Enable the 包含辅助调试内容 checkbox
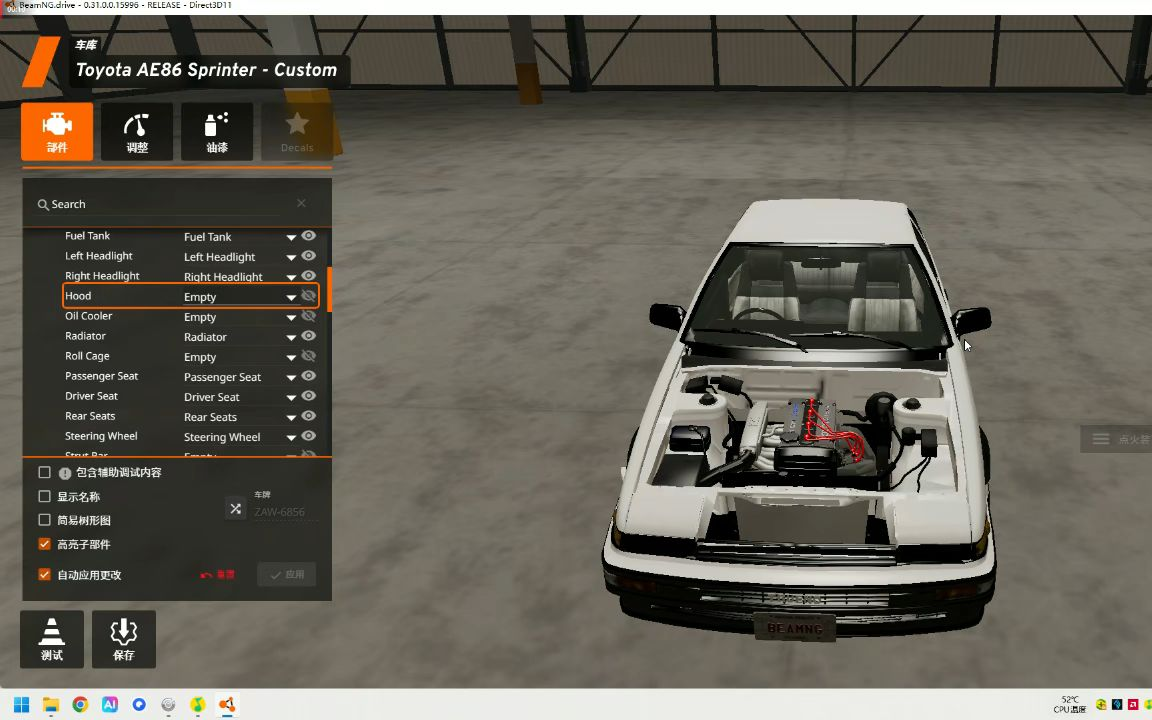The height and width of the screenshot is (720, 1152). point(44,472)
